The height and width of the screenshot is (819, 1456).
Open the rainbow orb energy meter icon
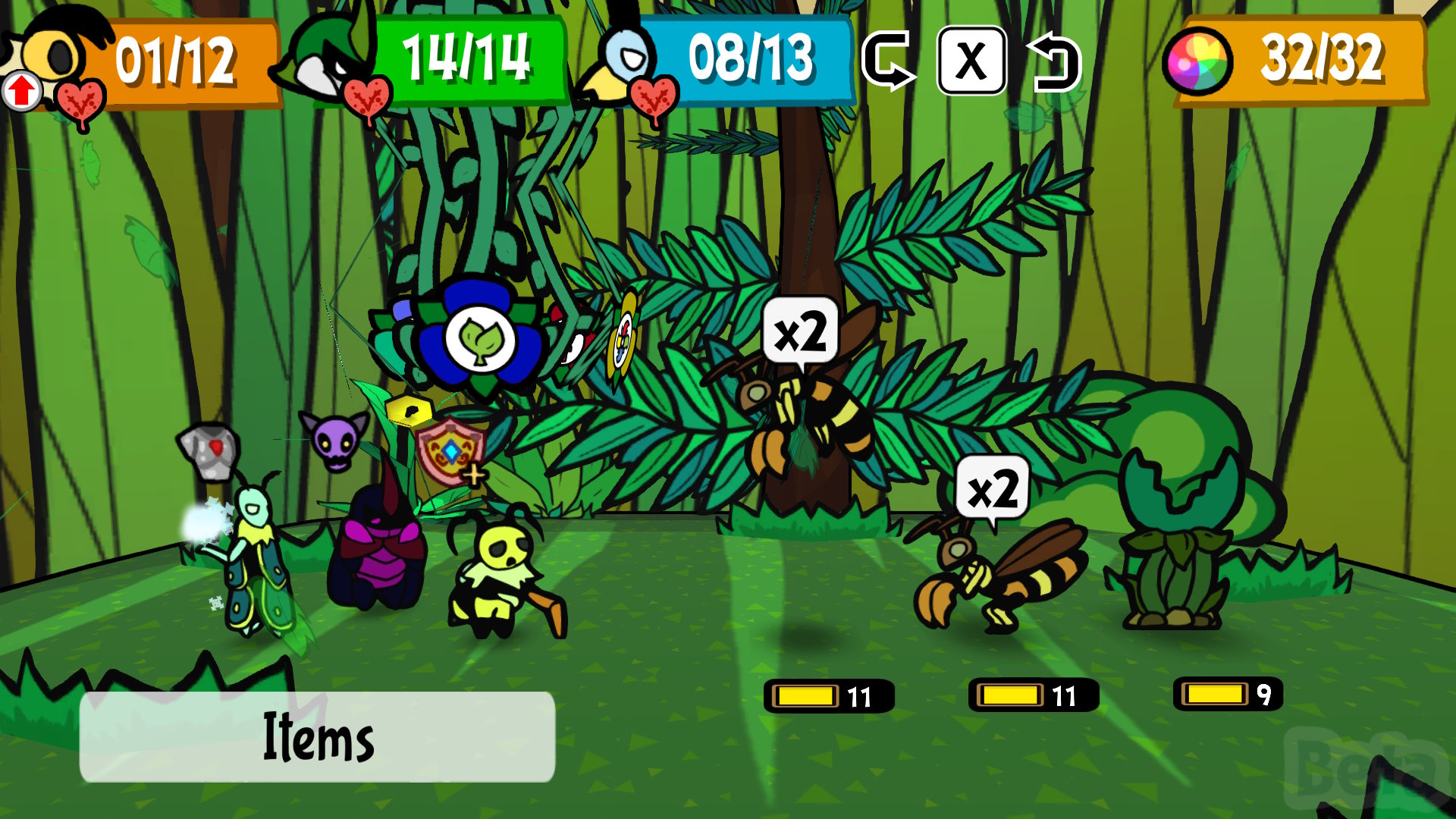point(1197,62)
